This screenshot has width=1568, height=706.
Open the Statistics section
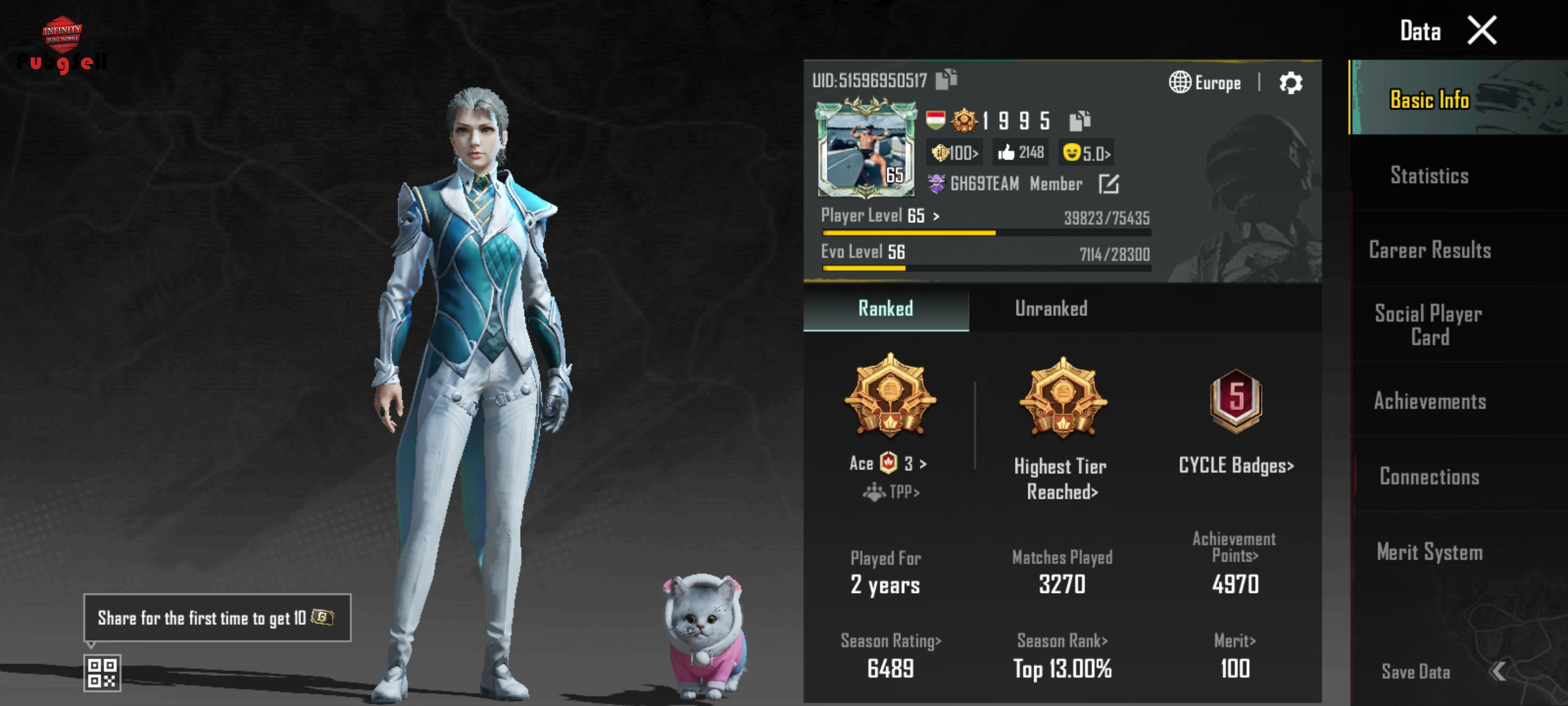click(1429, 175)
